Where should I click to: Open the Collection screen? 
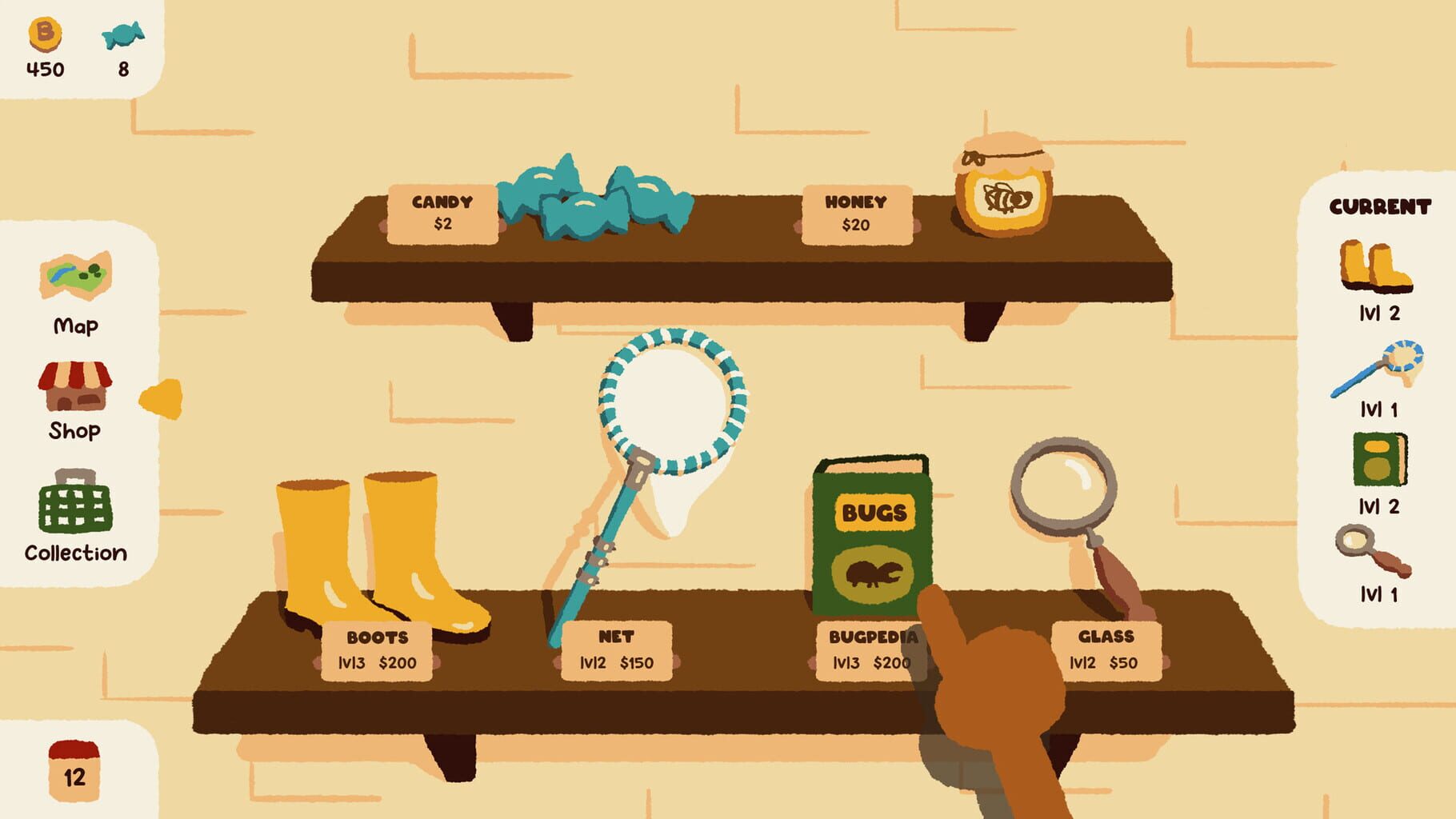[x=74, y=516]
